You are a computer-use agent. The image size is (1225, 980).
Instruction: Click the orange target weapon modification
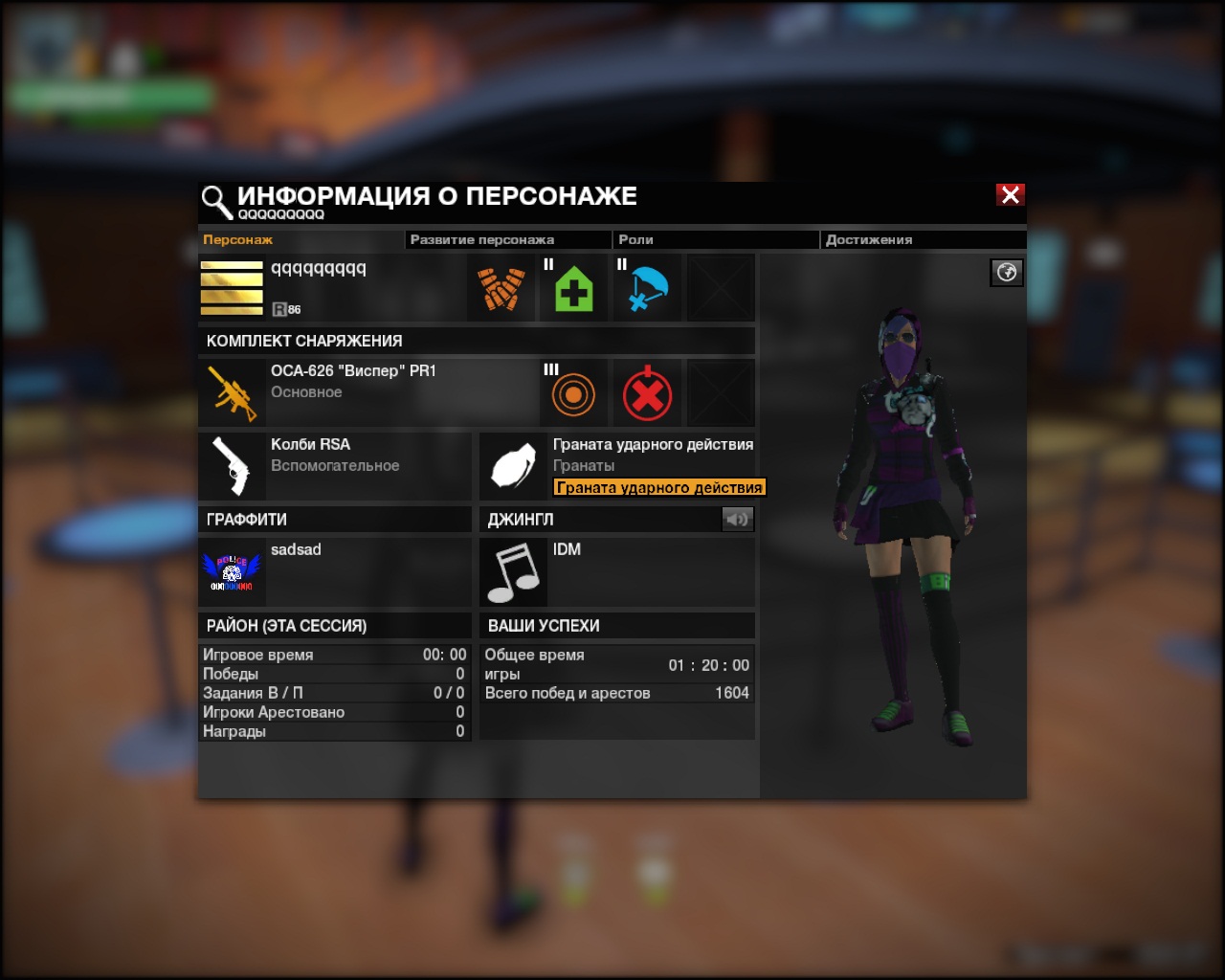point(573,393)
